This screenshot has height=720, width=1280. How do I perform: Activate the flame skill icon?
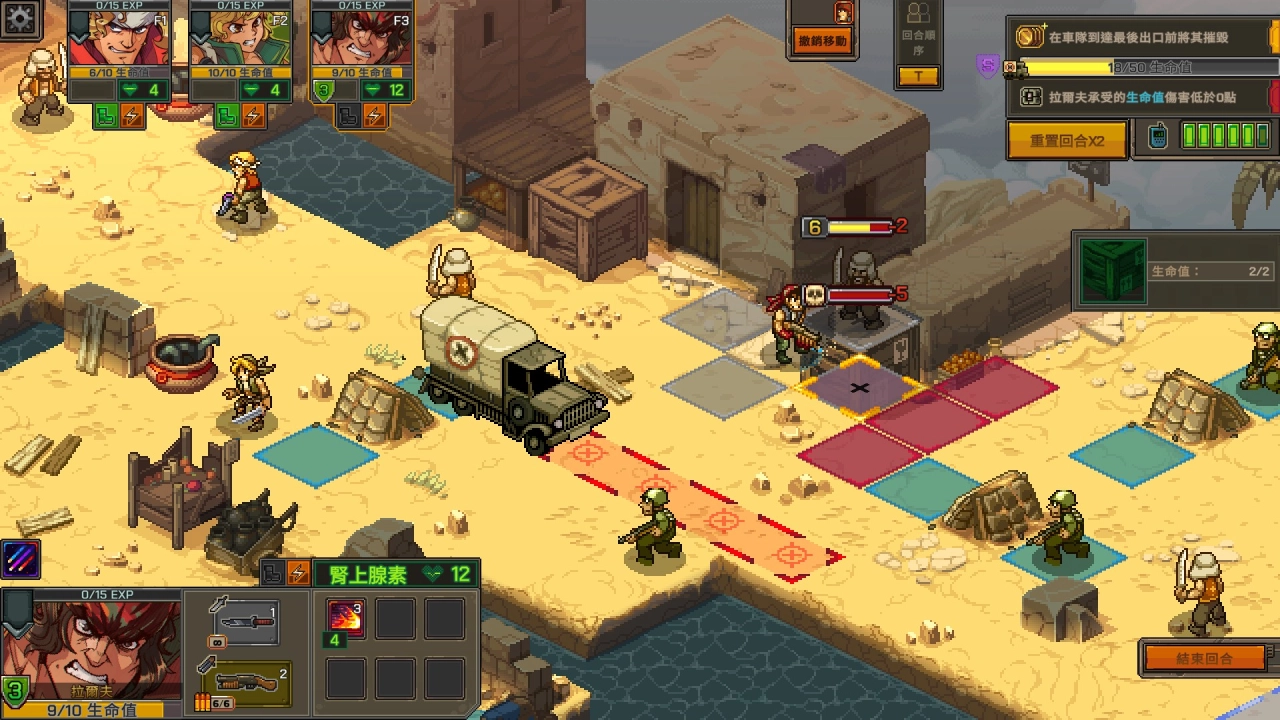[x=346, y=618]
